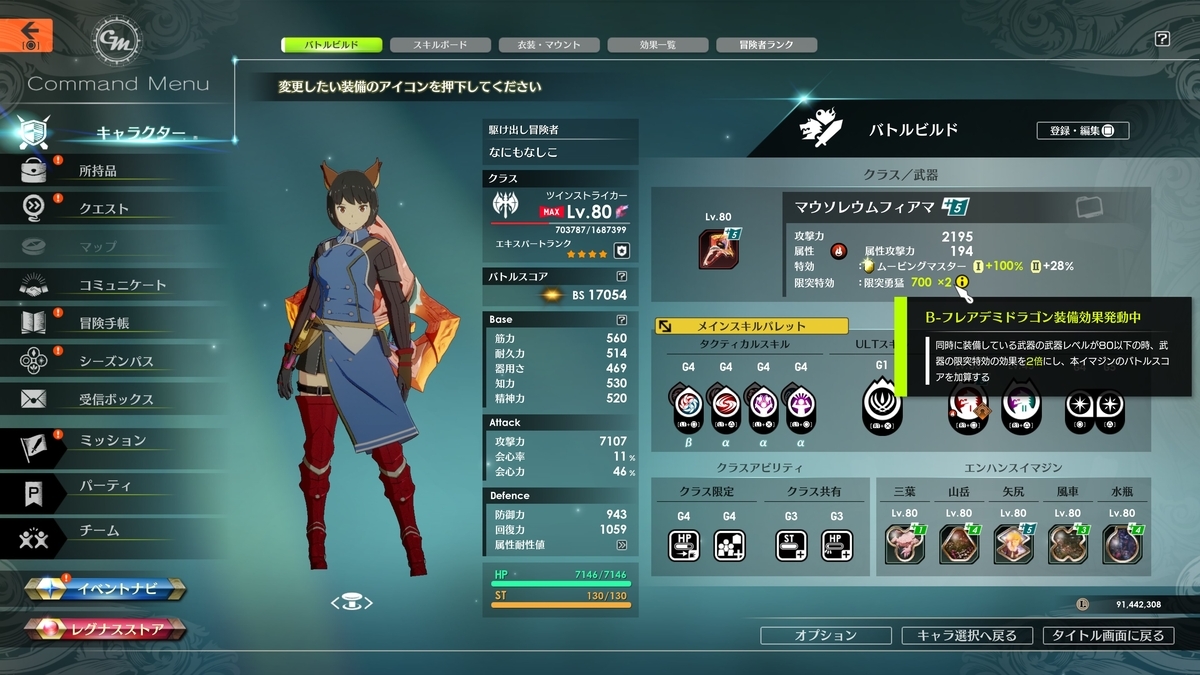This screenshot has height=675, width=1200.
Task: Check the 受信ボックス inbox
Action: coord(116,399)
